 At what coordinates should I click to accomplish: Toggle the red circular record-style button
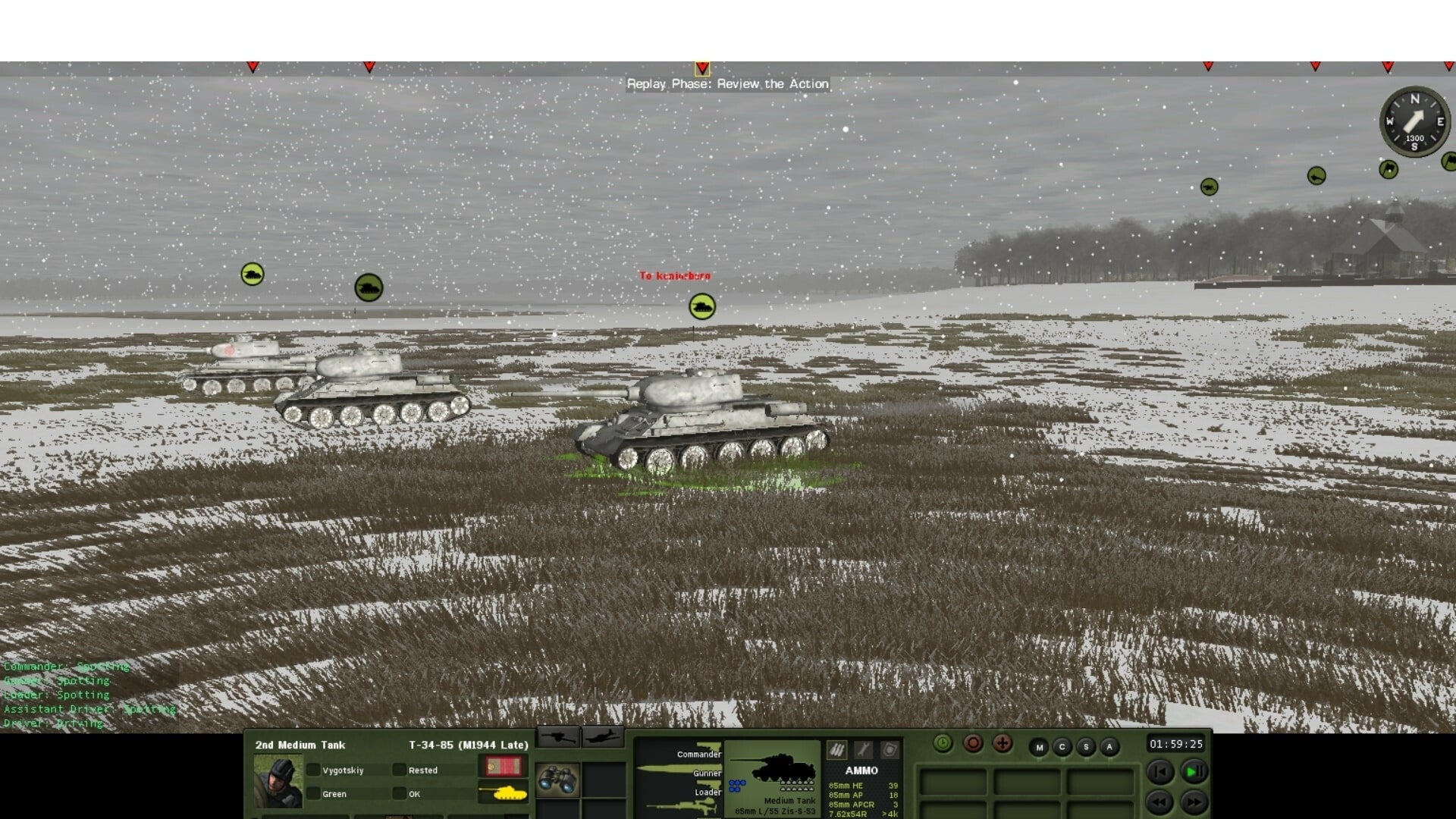pos(973,743)
